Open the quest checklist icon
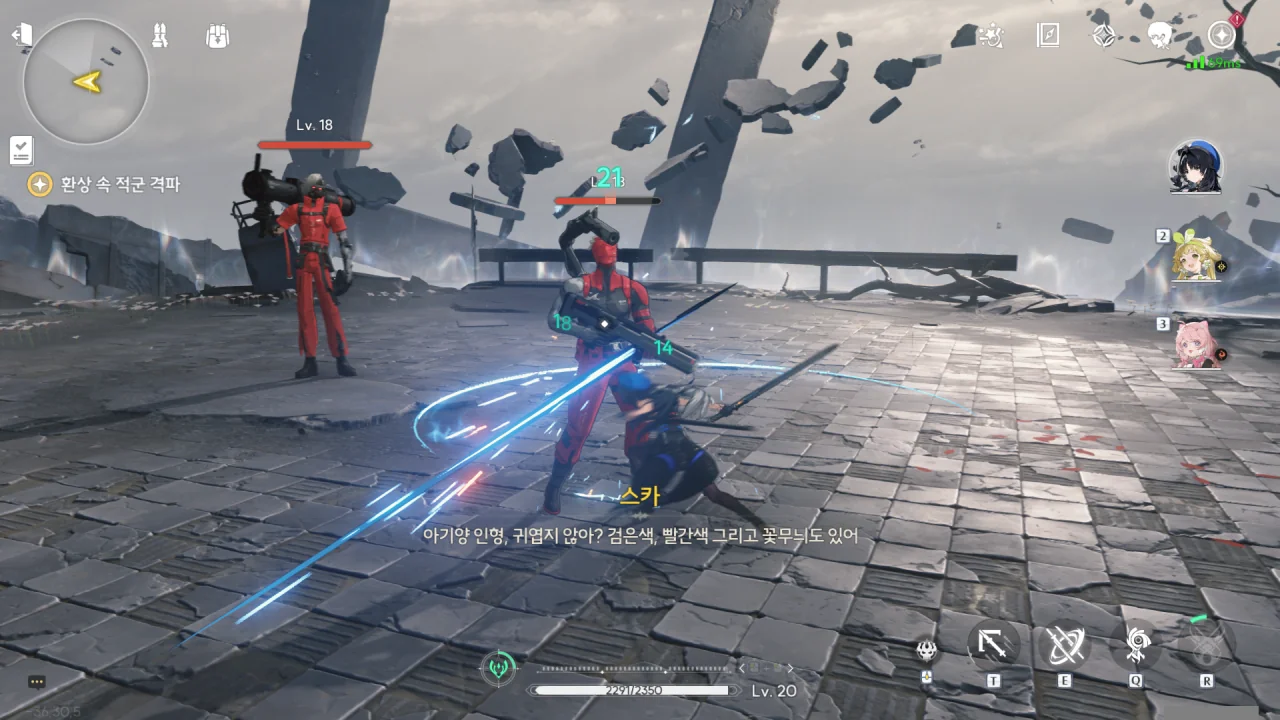1280x720 pixels. [21, 150]
